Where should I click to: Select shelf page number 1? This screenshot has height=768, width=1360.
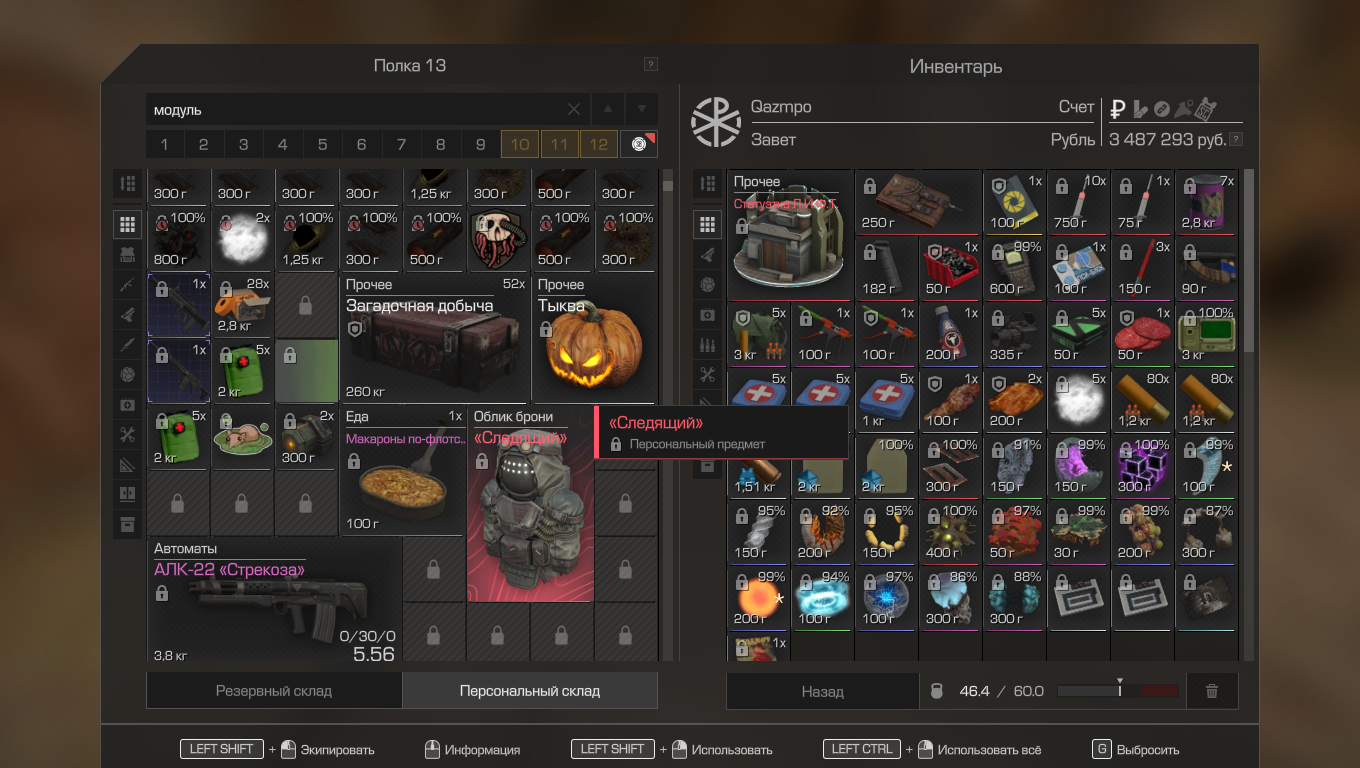165,144
